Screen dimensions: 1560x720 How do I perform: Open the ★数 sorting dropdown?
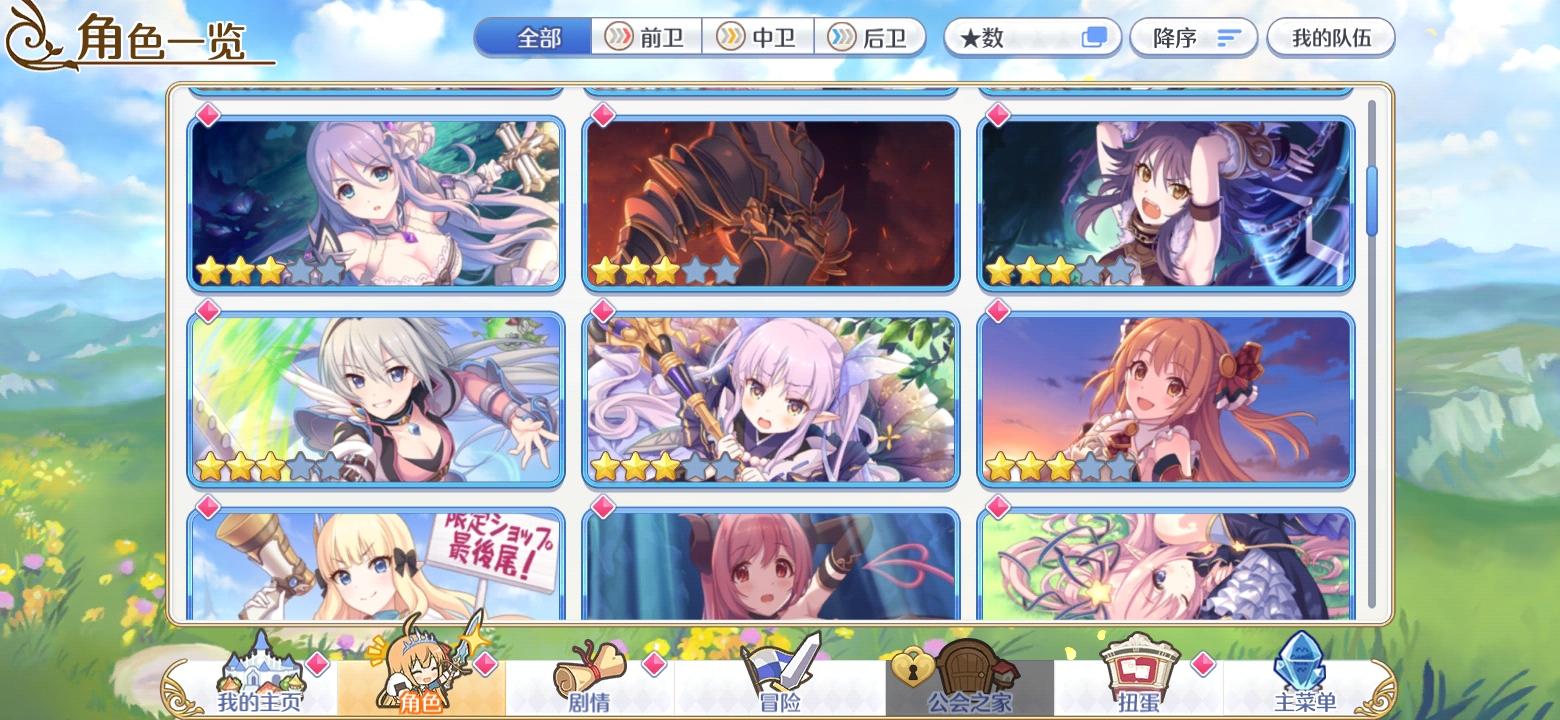coord(1010,36)
